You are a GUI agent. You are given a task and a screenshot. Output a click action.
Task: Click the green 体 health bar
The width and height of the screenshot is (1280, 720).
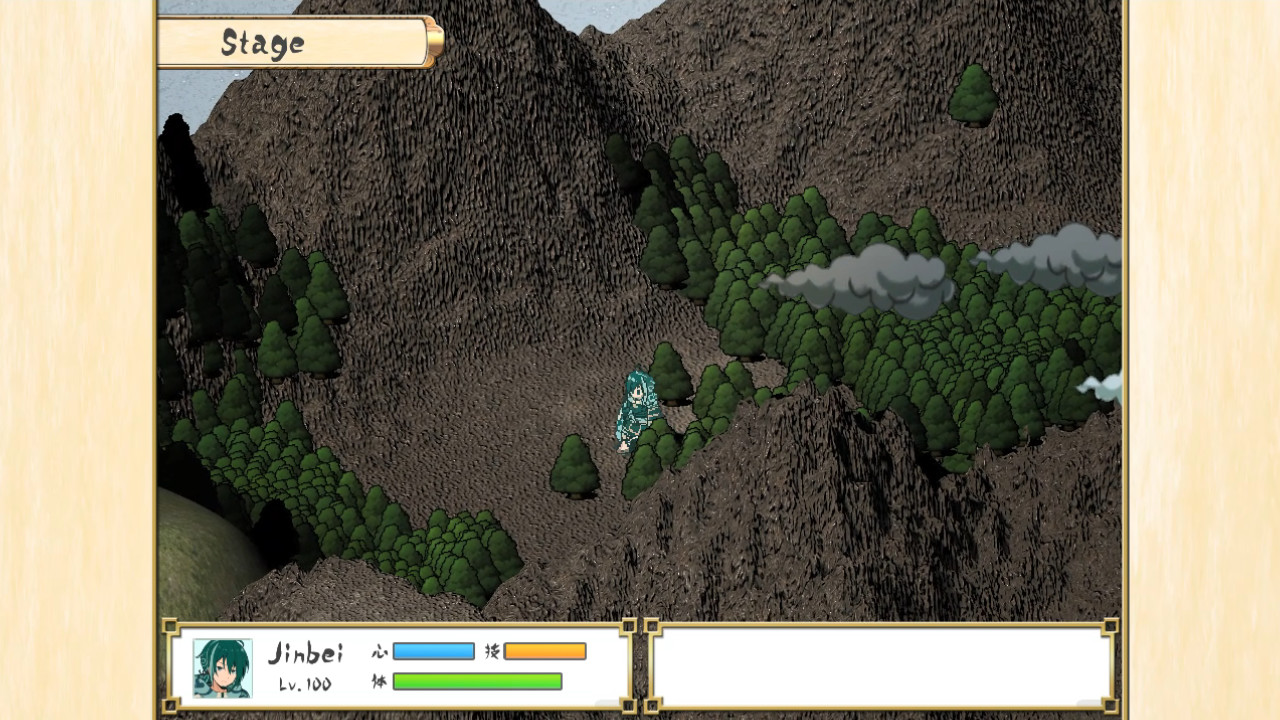pyautogui.click(x=478, y=680)
